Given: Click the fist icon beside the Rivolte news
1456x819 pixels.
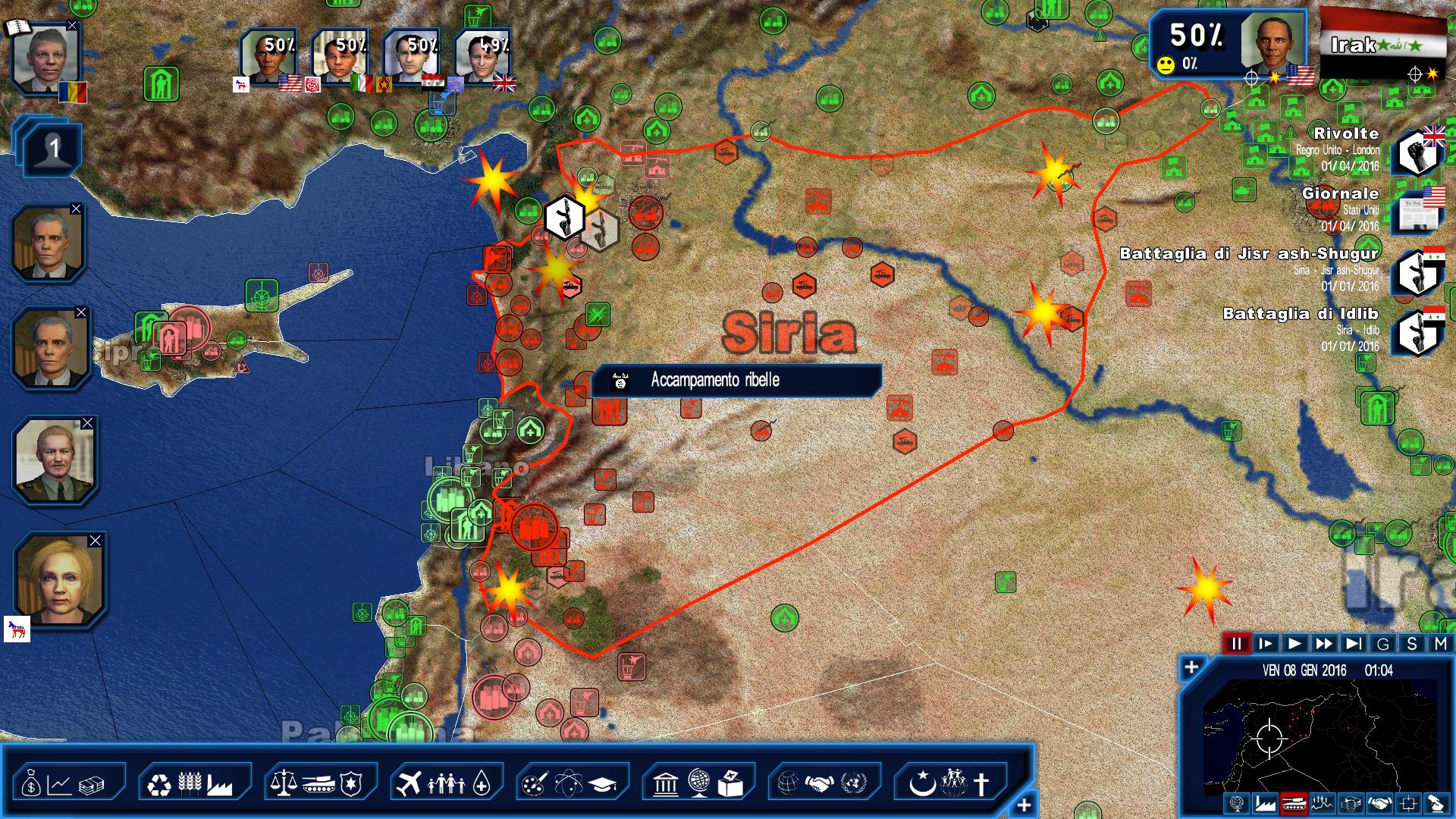Looking at the screenshot, I should [x=1417, y=152].
